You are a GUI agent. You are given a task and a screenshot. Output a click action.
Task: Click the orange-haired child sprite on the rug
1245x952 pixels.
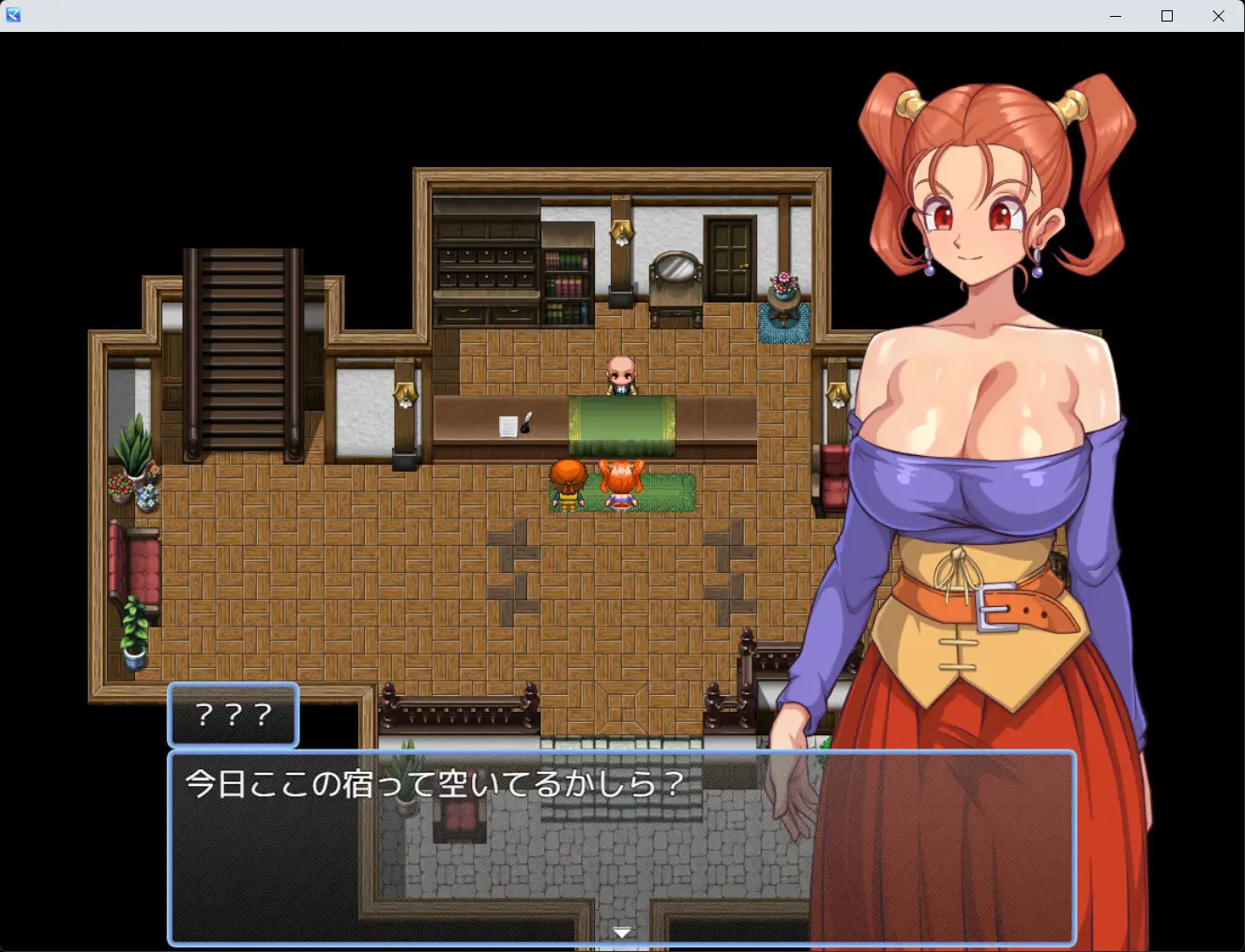coord(619,484)
